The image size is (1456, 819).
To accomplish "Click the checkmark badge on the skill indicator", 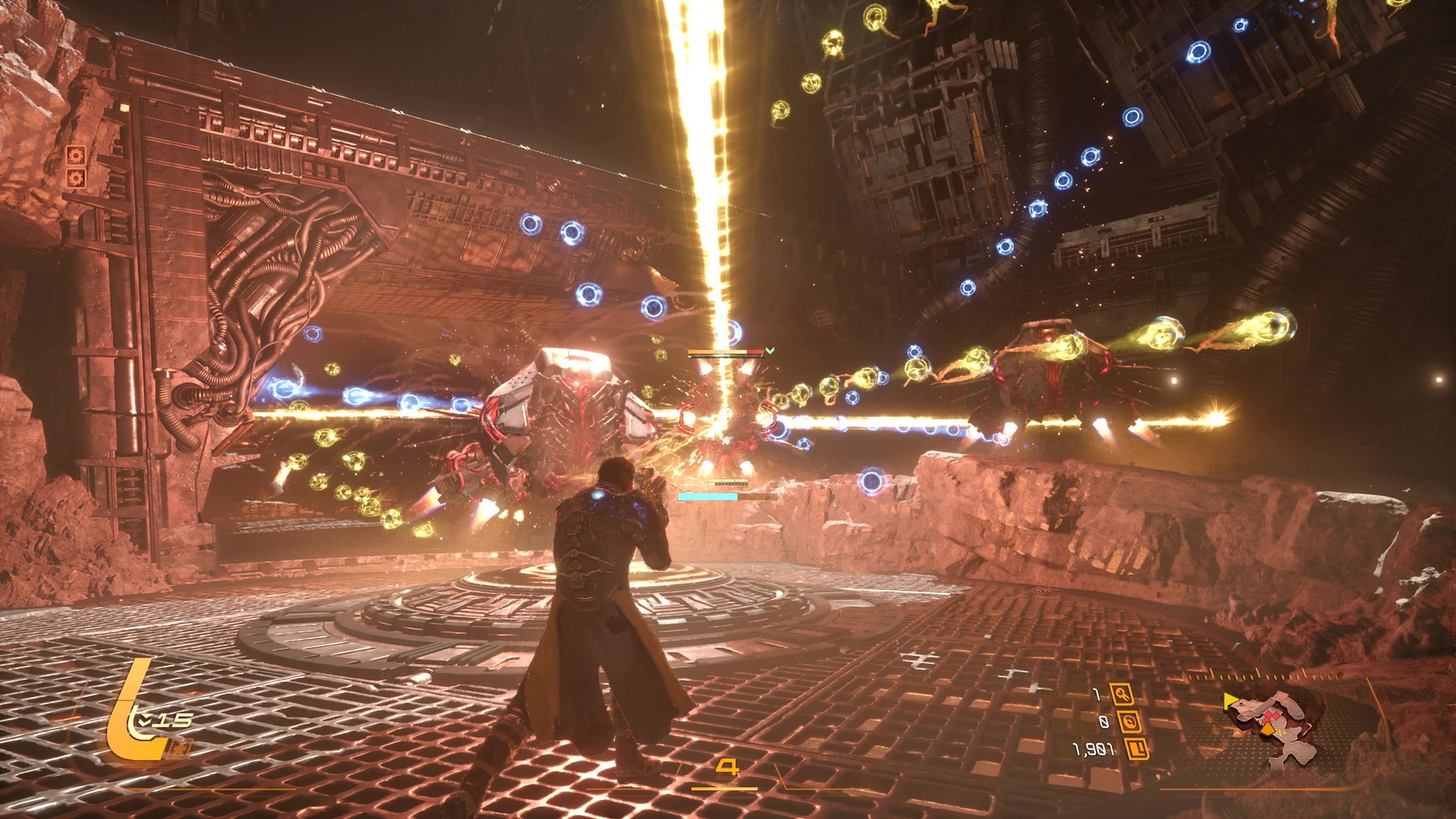I will click(x=144, y=720).
